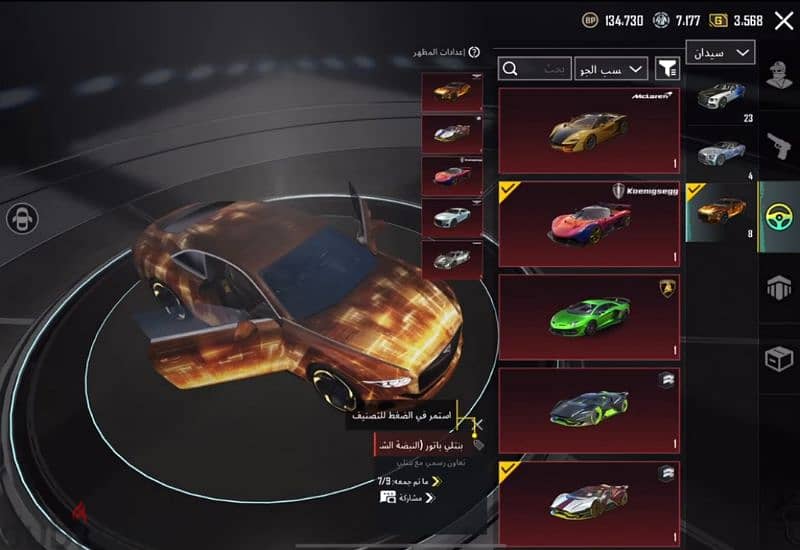Switch to the character outfit tab
This screenshot has width=800, height=550.
click(779, 74)
